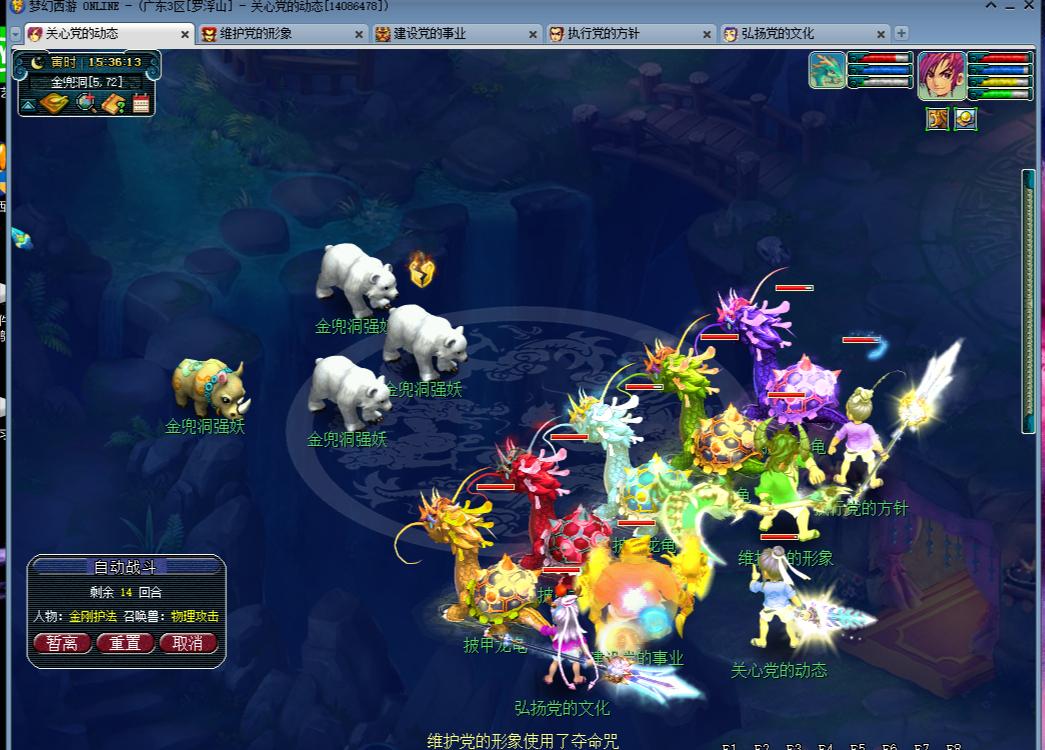
Task: Open the magnifier globe search icon
Action: pos(86,103)
